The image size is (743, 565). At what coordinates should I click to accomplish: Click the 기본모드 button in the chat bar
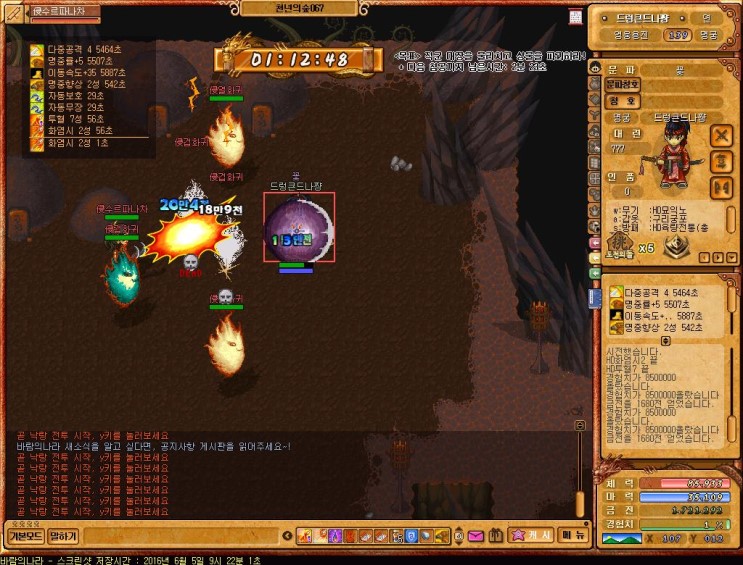22,537
